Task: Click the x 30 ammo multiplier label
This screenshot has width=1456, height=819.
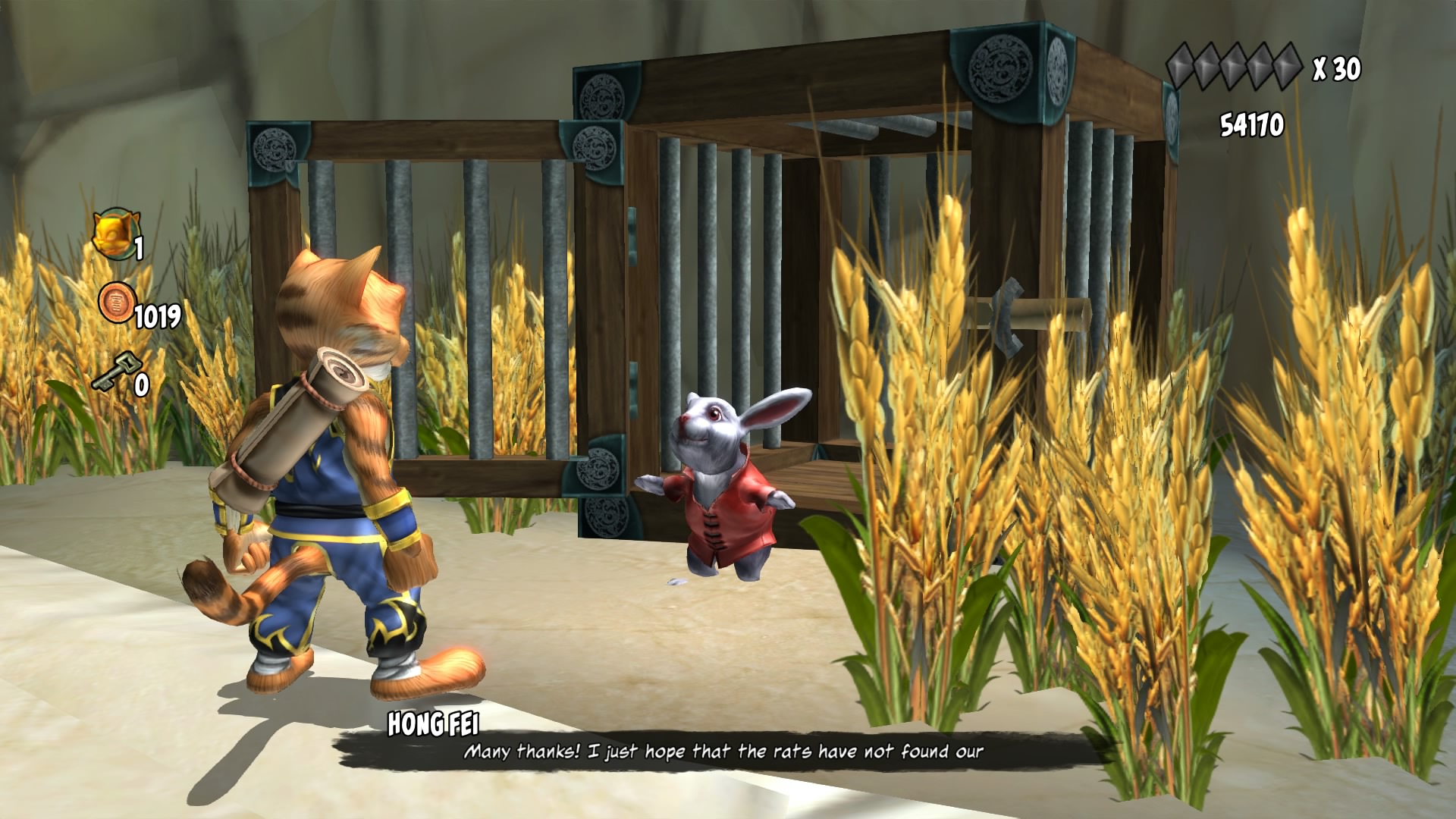Action: tap(1337, 68)
